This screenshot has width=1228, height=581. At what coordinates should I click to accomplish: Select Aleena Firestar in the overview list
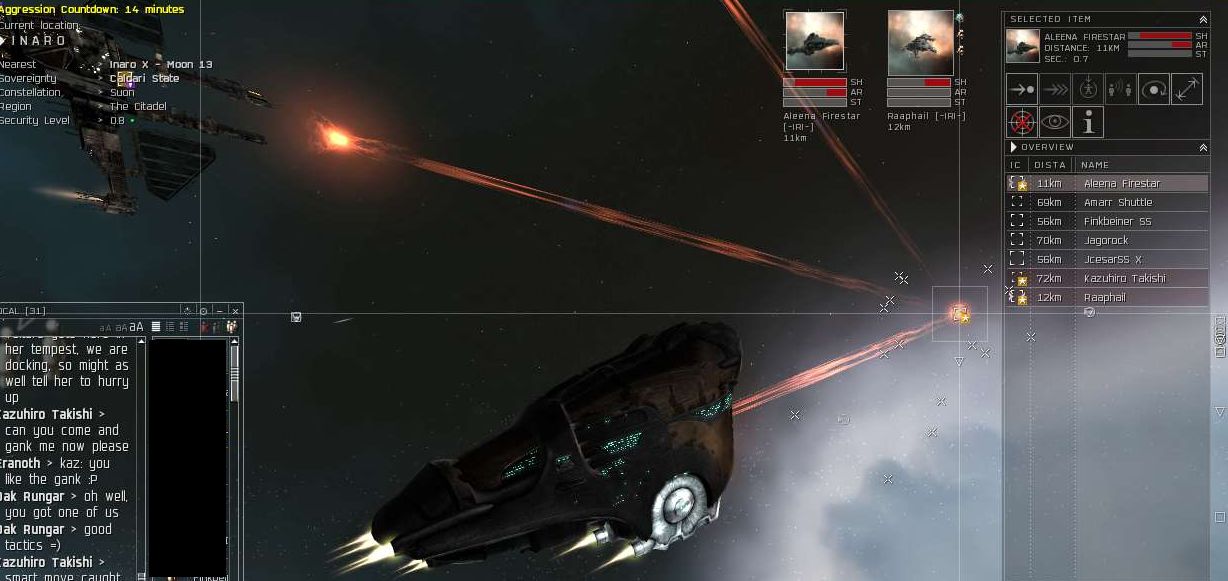(1122, 184)
